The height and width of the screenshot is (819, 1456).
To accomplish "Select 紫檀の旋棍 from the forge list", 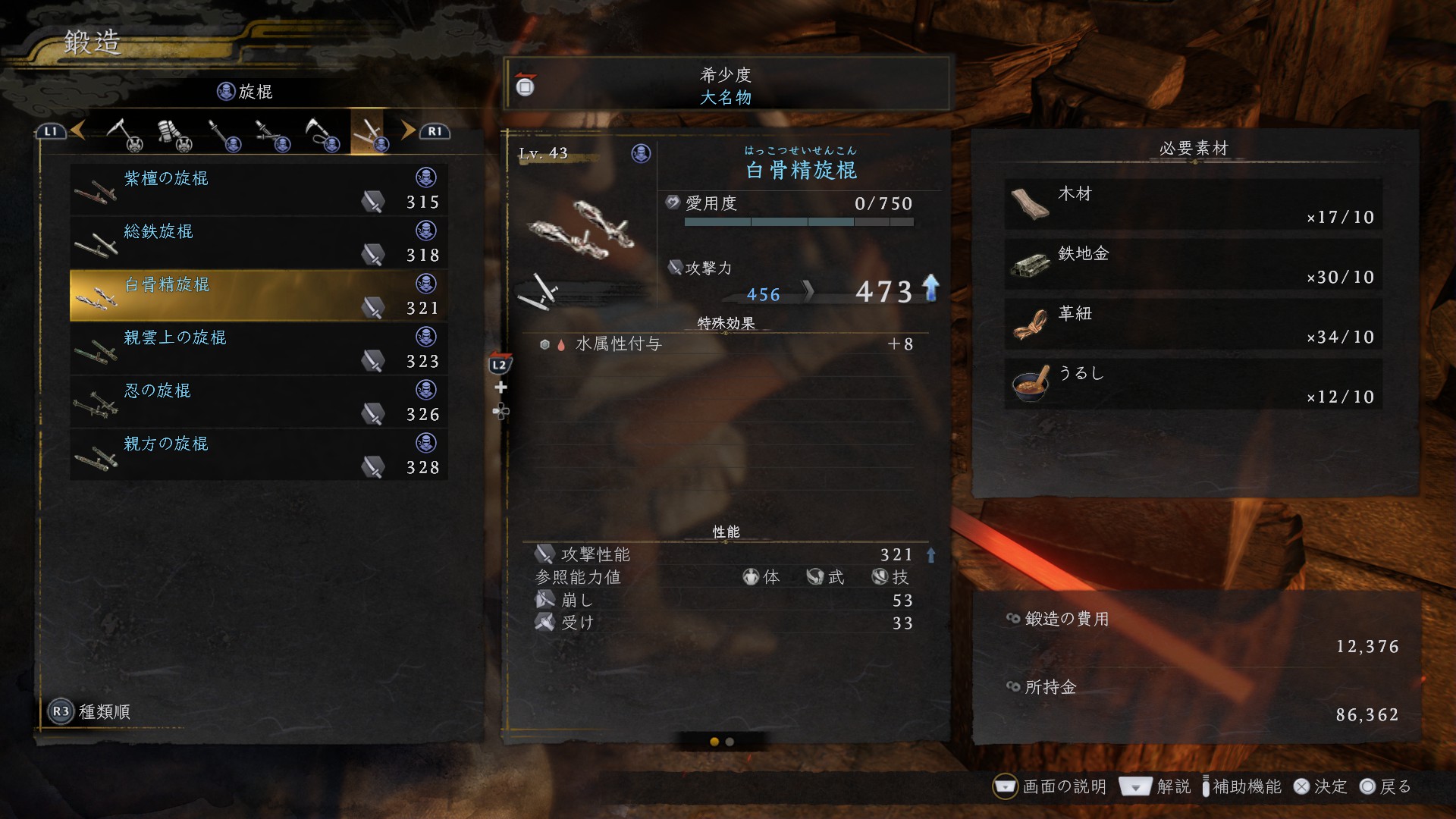I will pyautogui.click(x=258, y=190).
